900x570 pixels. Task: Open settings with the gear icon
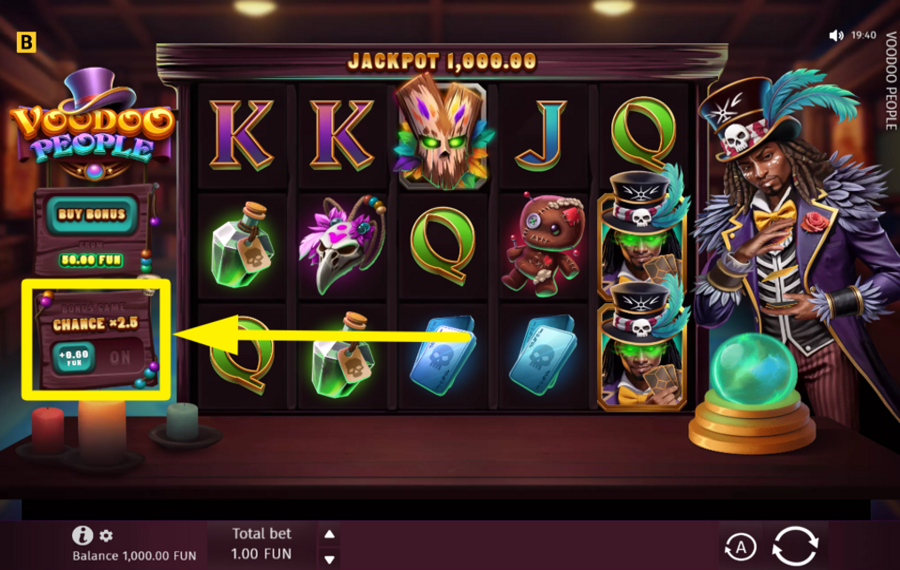[x=106, y=536]
